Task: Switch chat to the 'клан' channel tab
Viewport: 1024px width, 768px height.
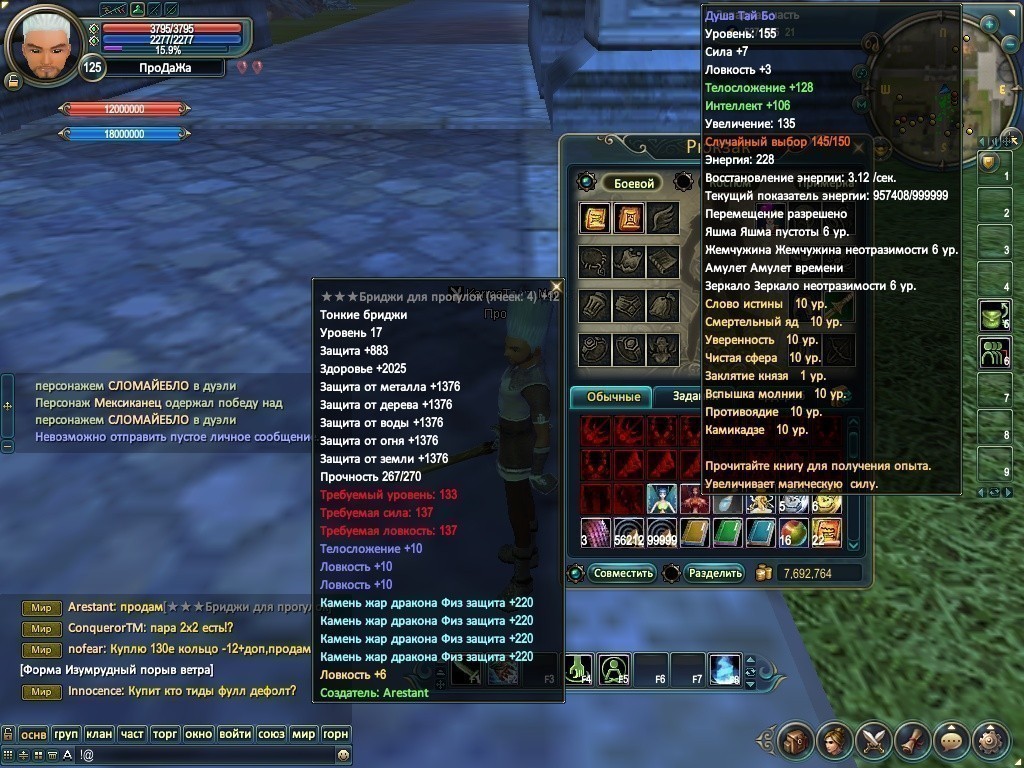Action: coord(99,734)
